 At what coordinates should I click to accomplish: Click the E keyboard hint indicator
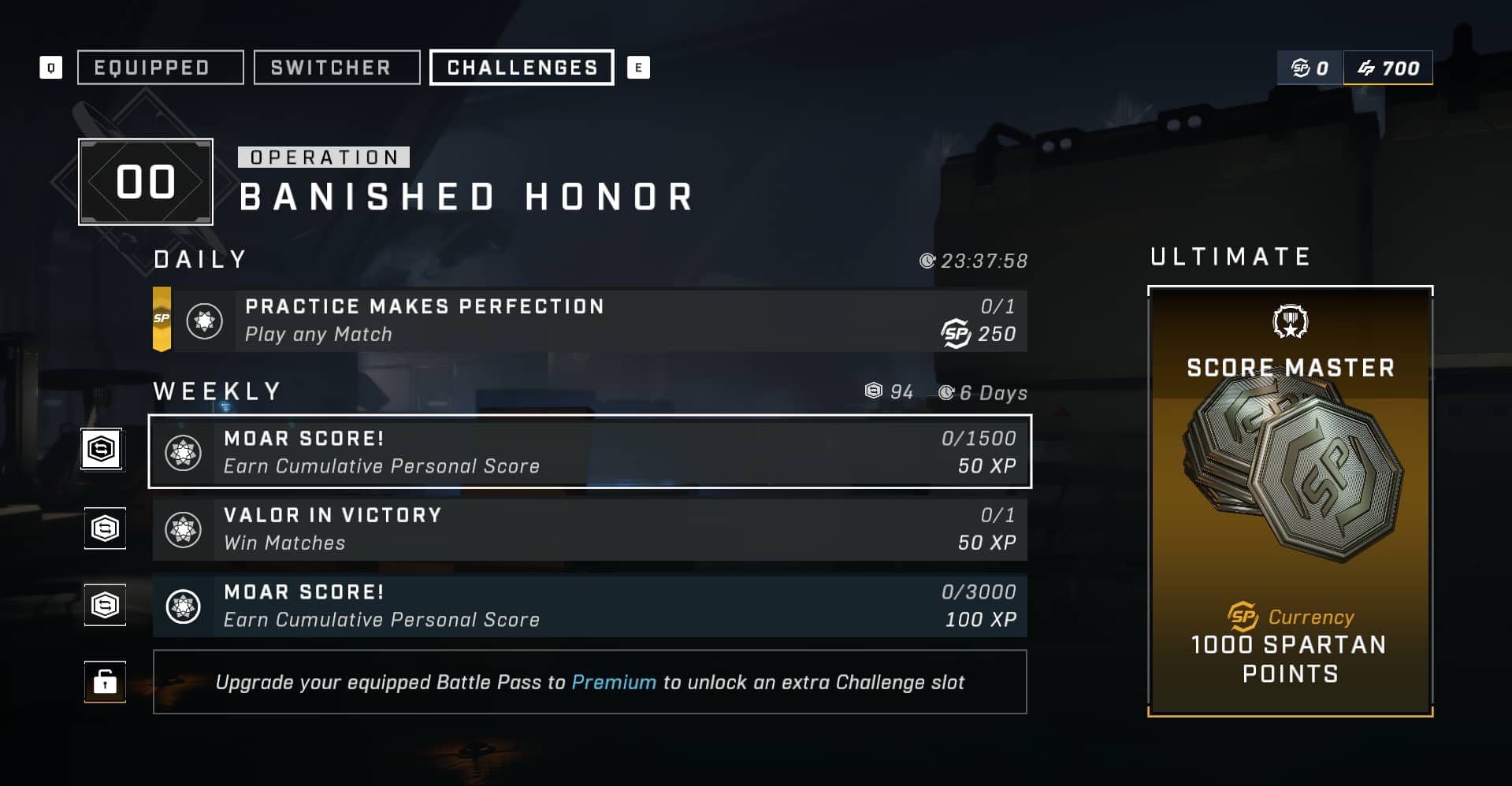[x=640, y=68]
